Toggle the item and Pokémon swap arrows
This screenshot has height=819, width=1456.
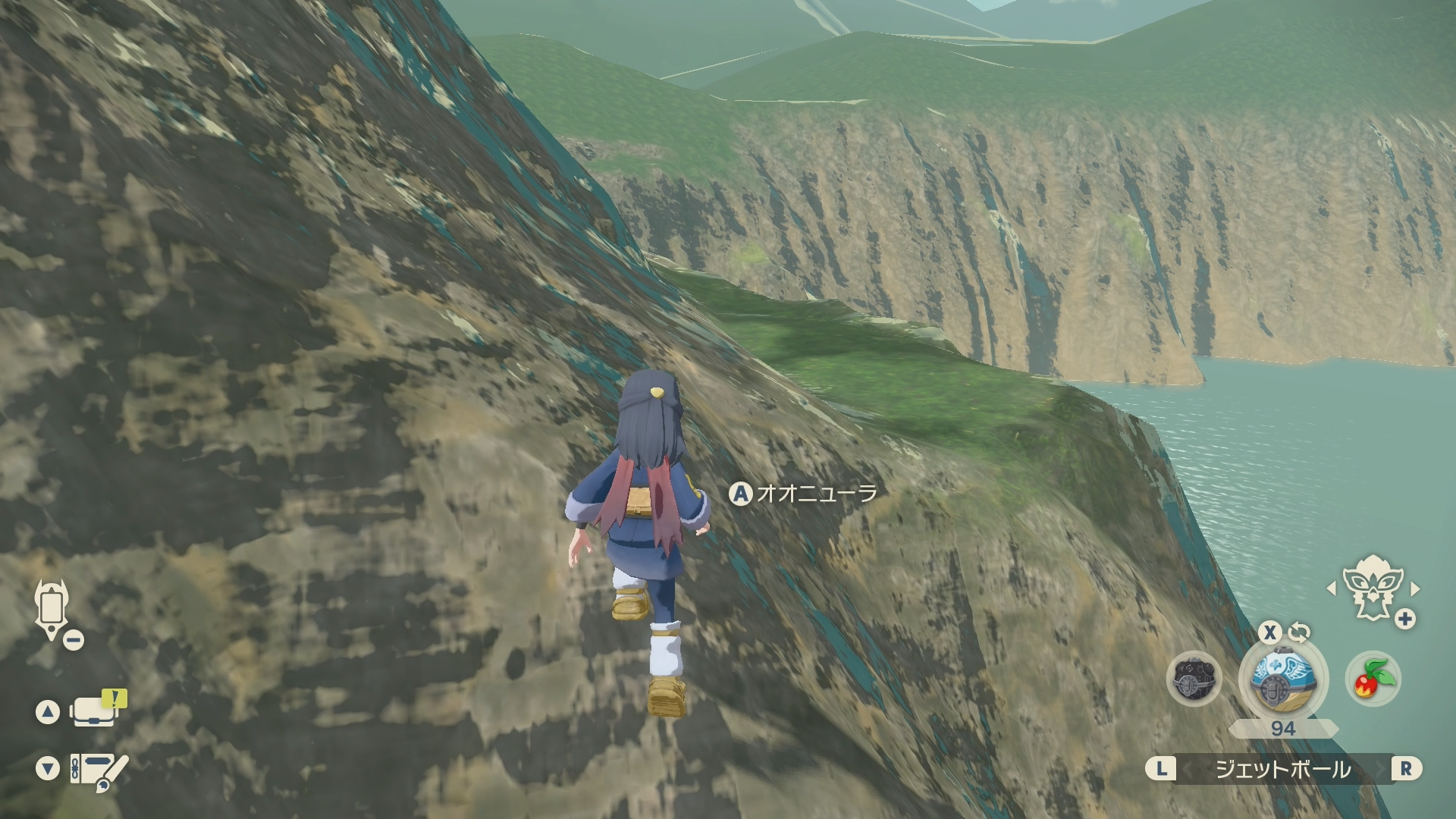coord(1299,632)
